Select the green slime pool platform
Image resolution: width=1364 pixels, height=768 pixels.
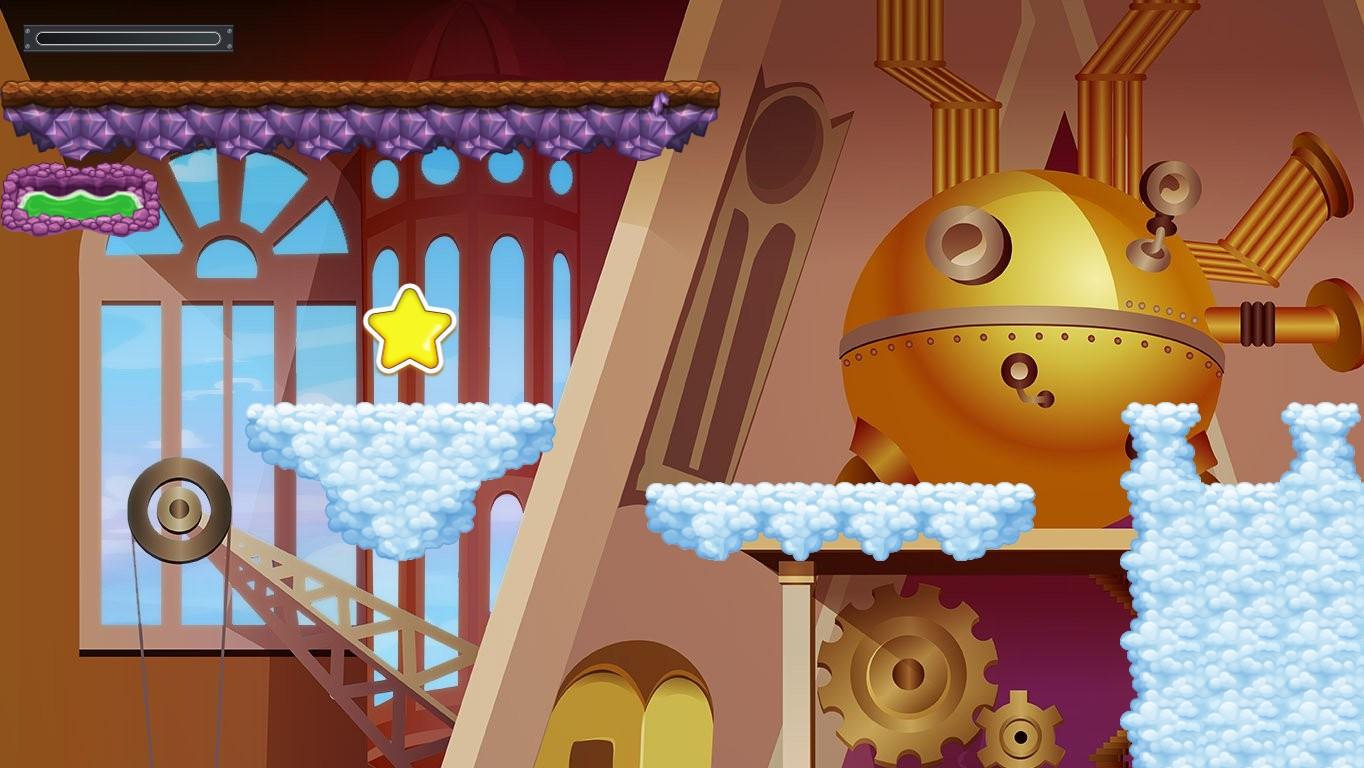pos(78,198)
